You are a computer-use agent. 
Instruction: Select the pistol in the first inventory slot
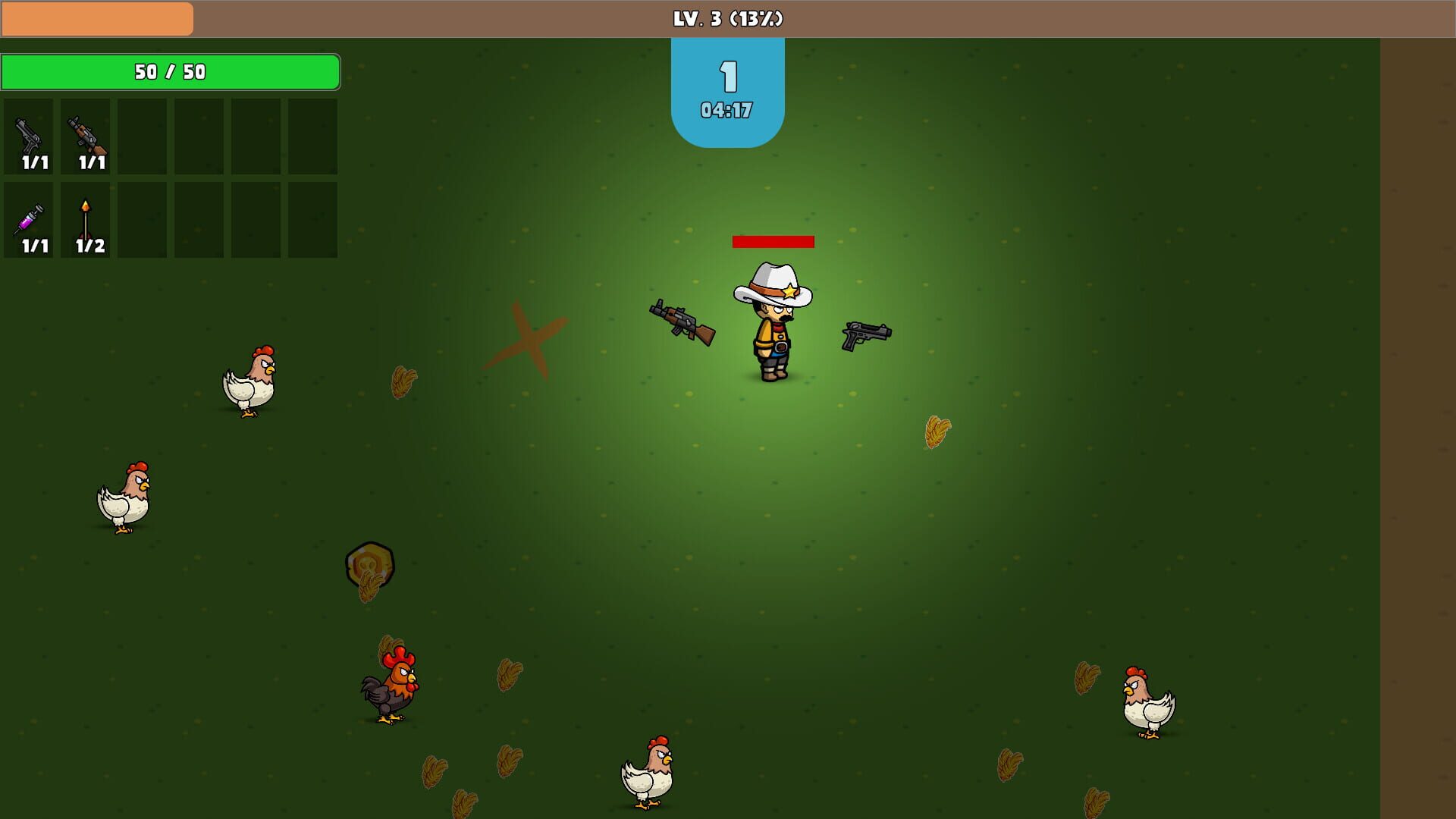[28, 139]
